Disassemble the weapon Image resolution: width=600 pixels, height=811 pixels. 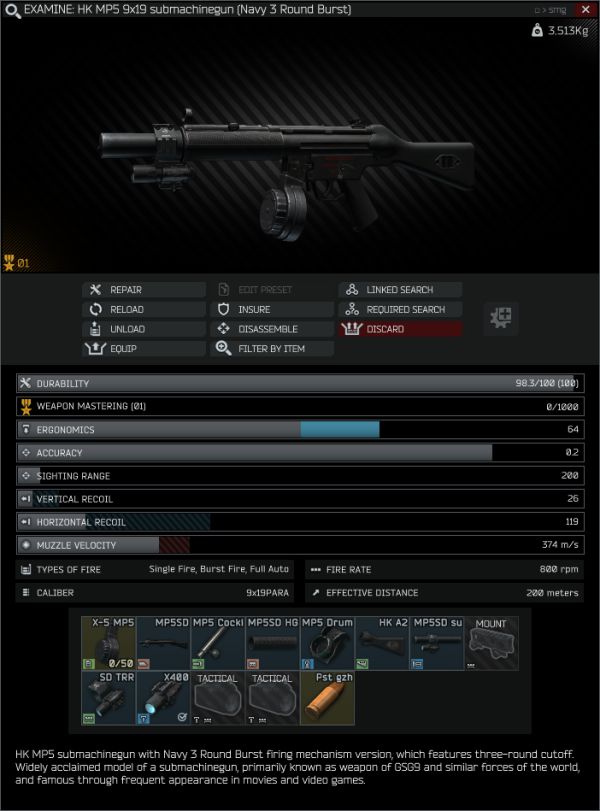tap(271, 329)
